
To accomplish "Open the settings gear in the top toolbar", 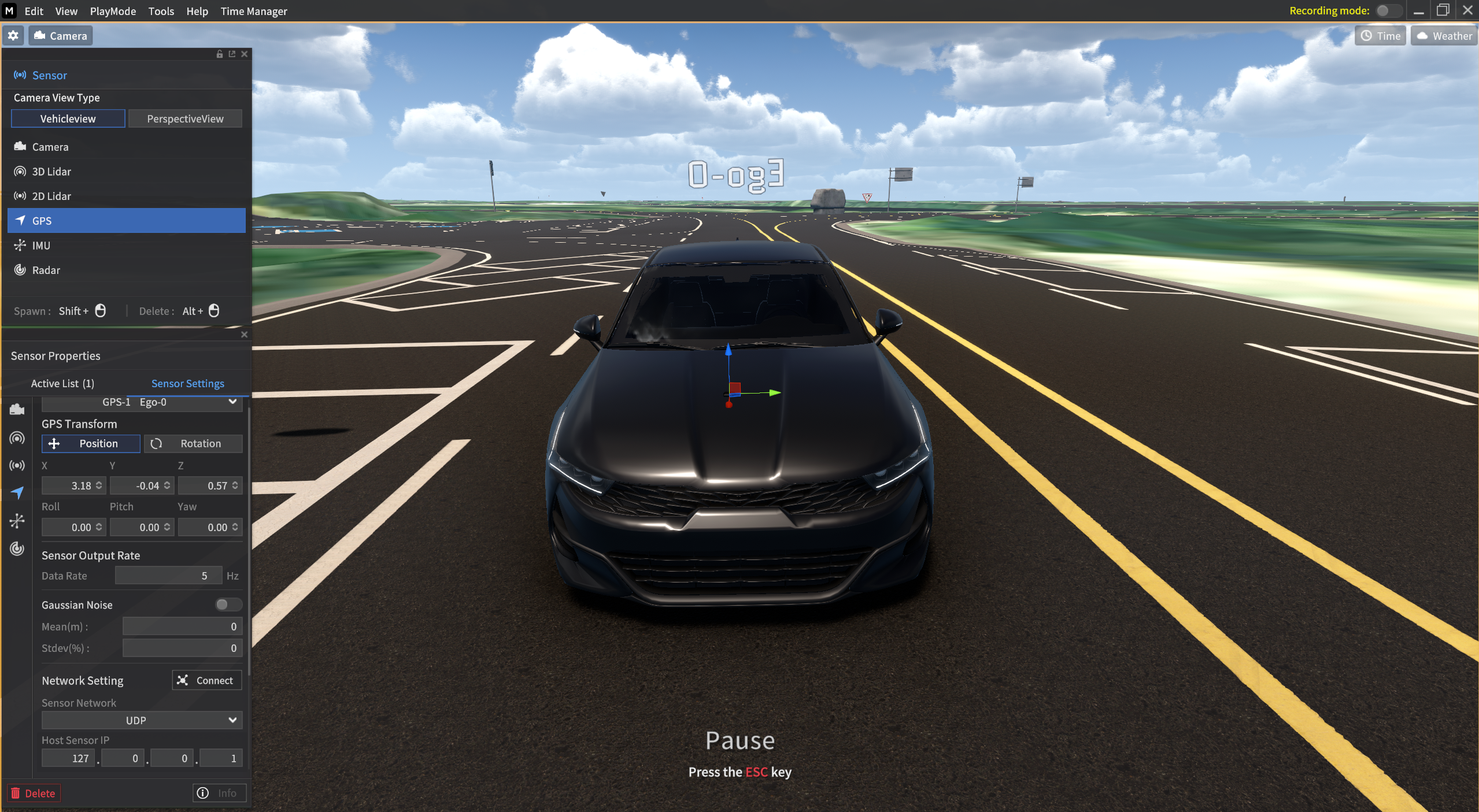I will [x=13, y=35].
